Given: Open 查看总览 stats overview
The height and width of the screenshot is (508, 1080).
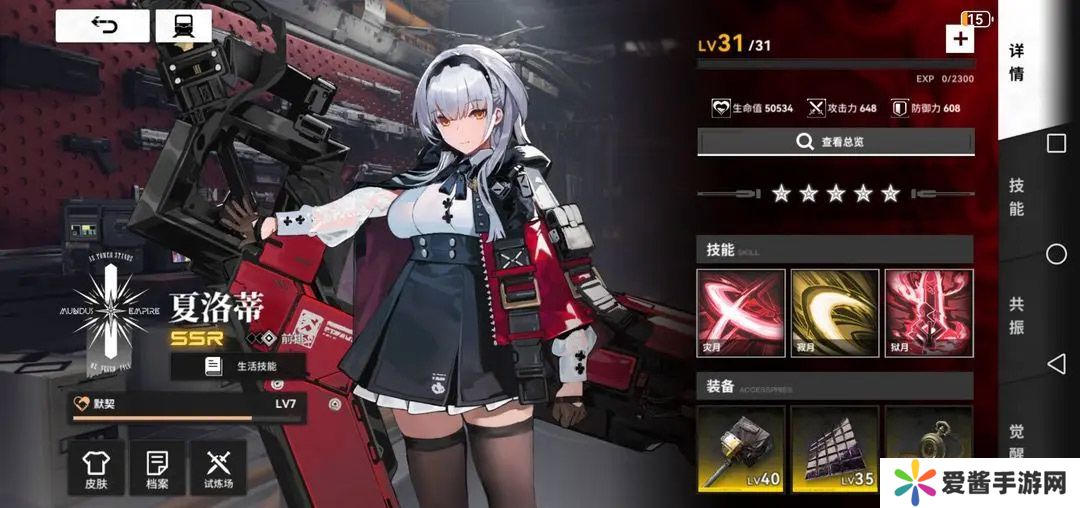Looking at the screenshot, I should [x=835, y=142].
